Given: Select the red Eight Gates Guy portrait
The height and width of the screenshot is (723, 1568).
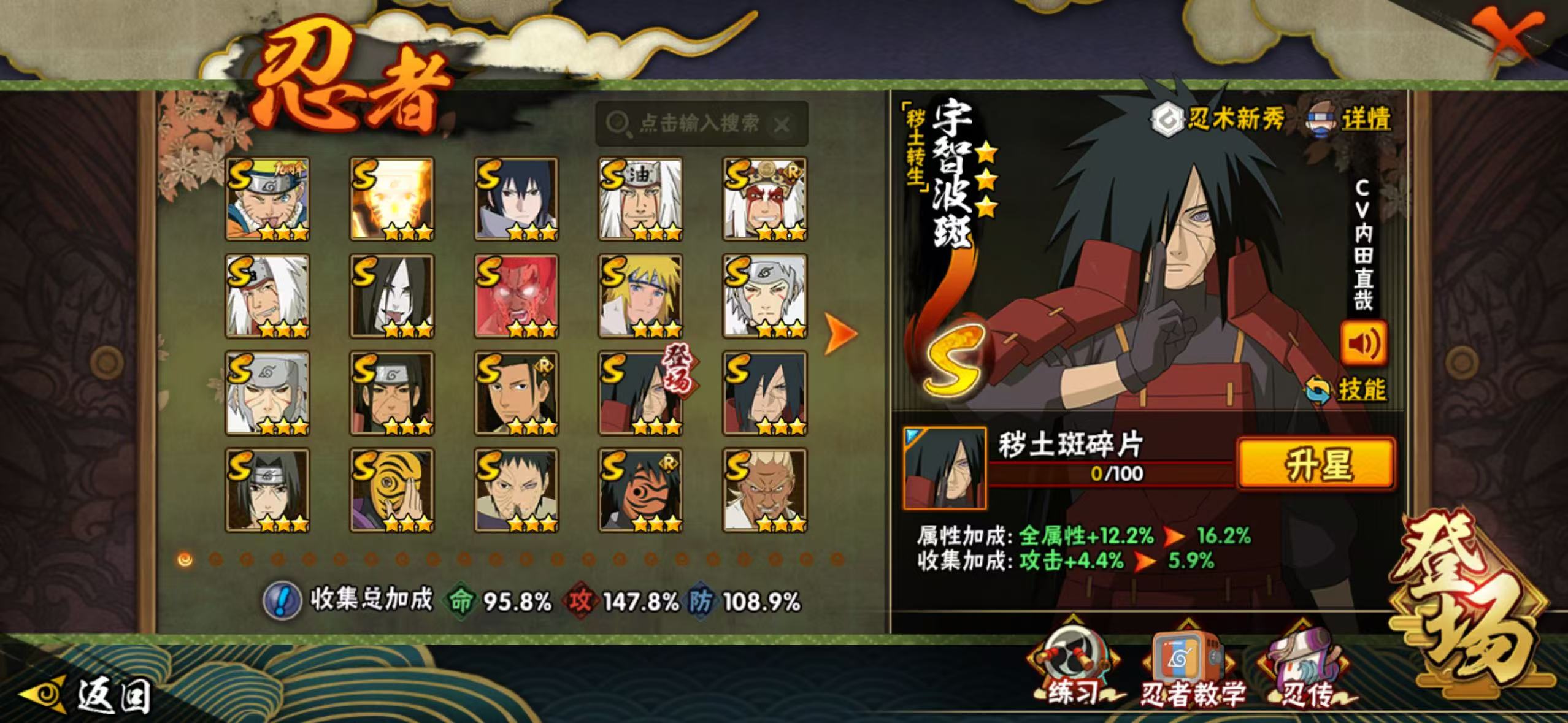Looking at the screenshot, I should (x=516, y=296).
